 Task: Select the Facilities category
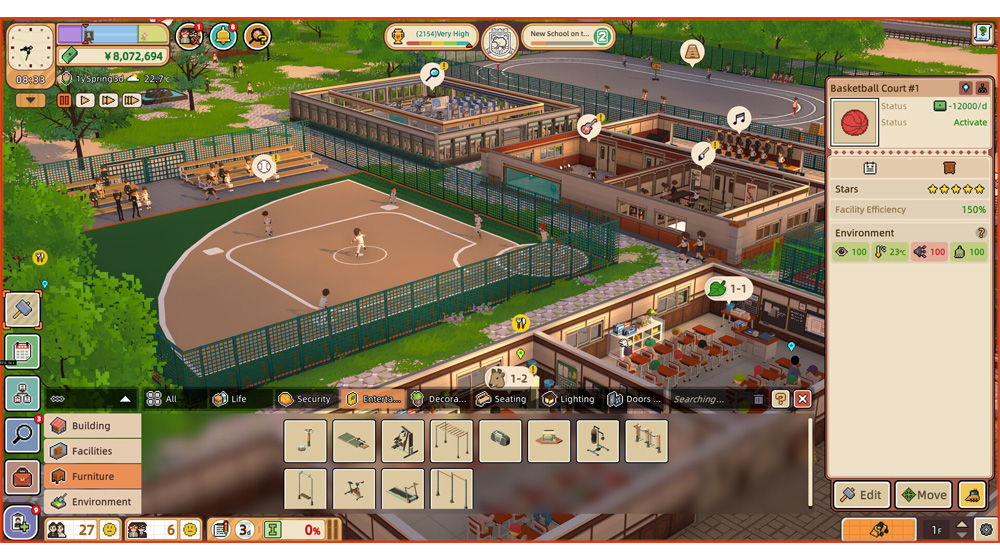[91, 451]
